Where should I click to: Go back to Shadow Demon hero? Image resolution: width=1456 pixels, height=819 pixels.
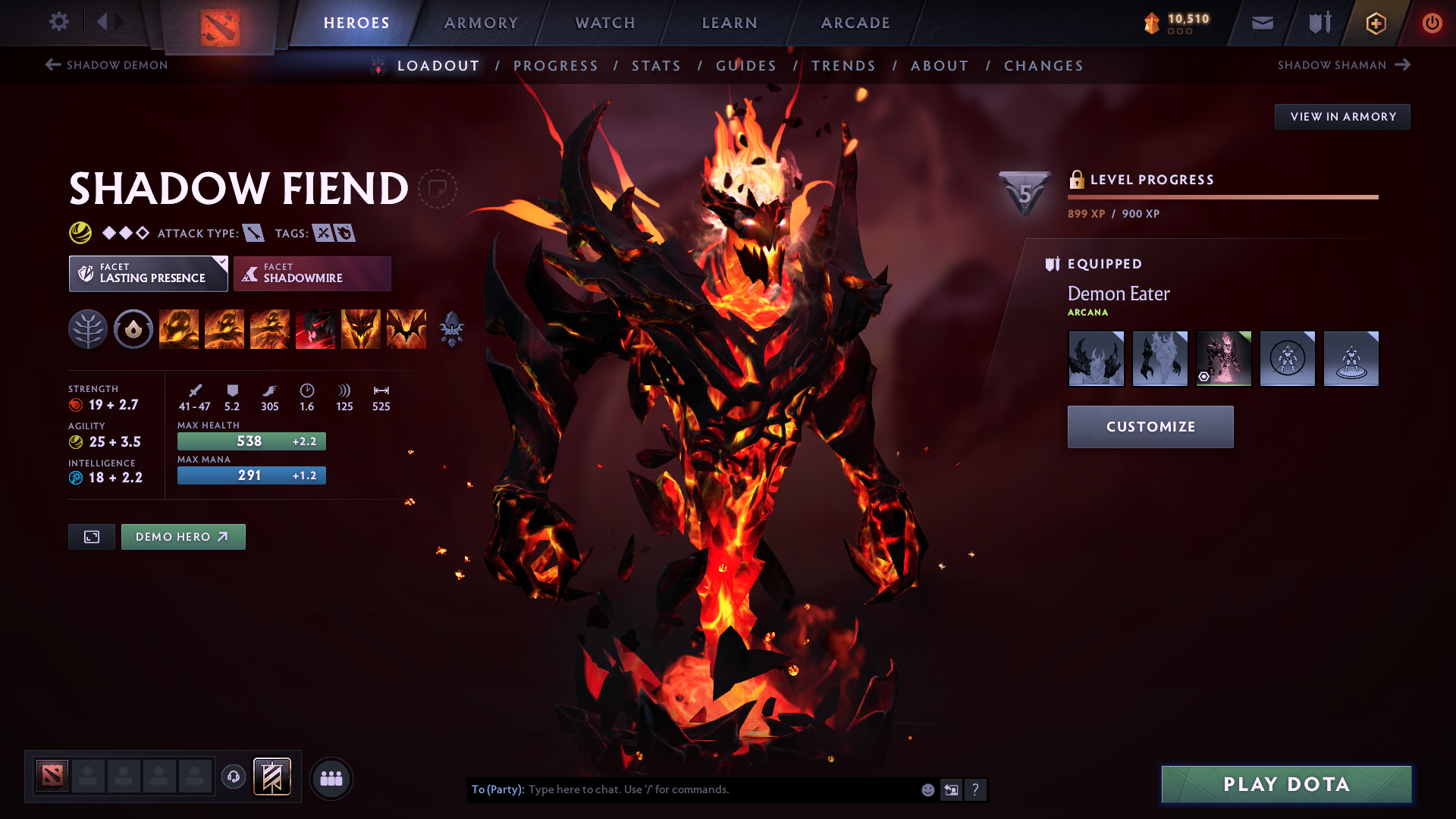click(106, 65)
